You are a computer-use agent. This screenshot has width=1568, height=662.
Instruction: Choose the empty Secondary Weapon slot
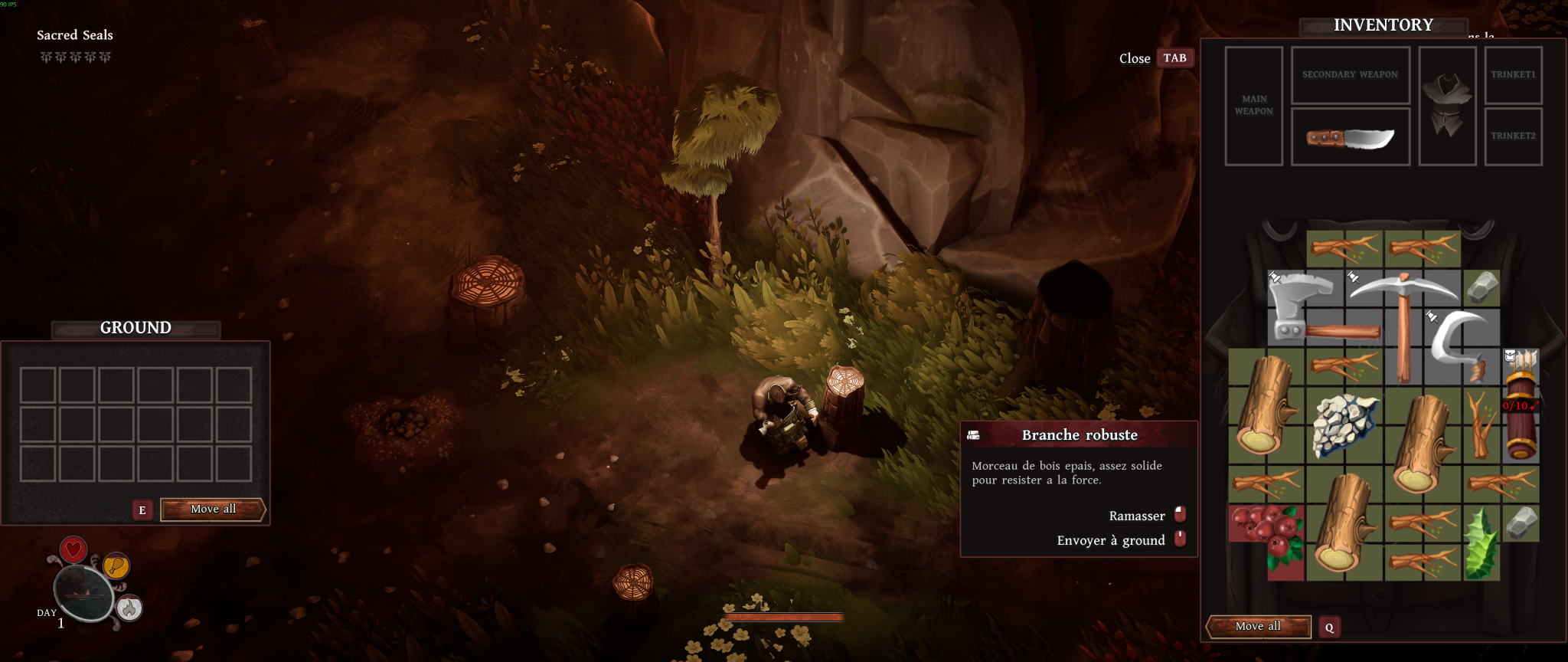pos(1350,75)
